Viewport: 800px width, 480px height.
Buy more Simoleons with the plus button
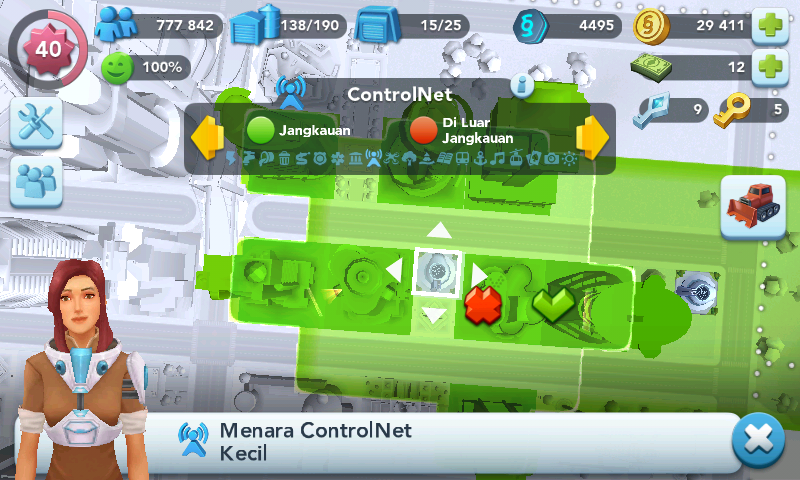coord(769,25)
